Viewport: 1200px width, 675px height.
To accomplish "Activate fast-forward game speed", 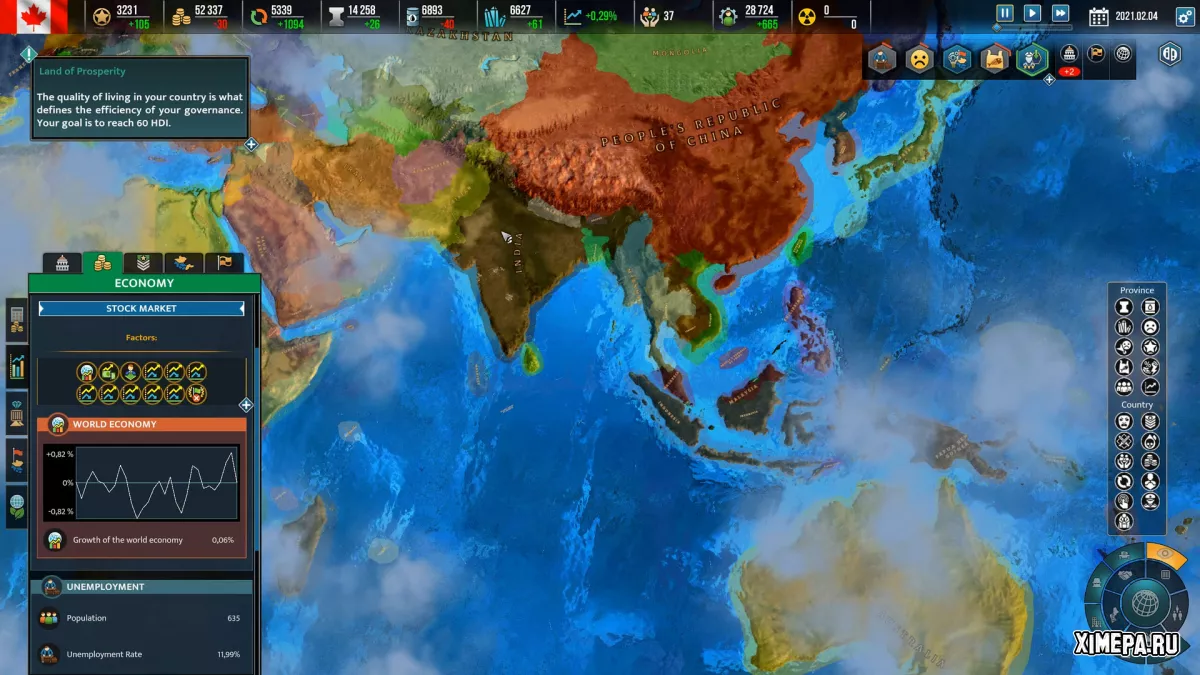I will pos(1060,14).
